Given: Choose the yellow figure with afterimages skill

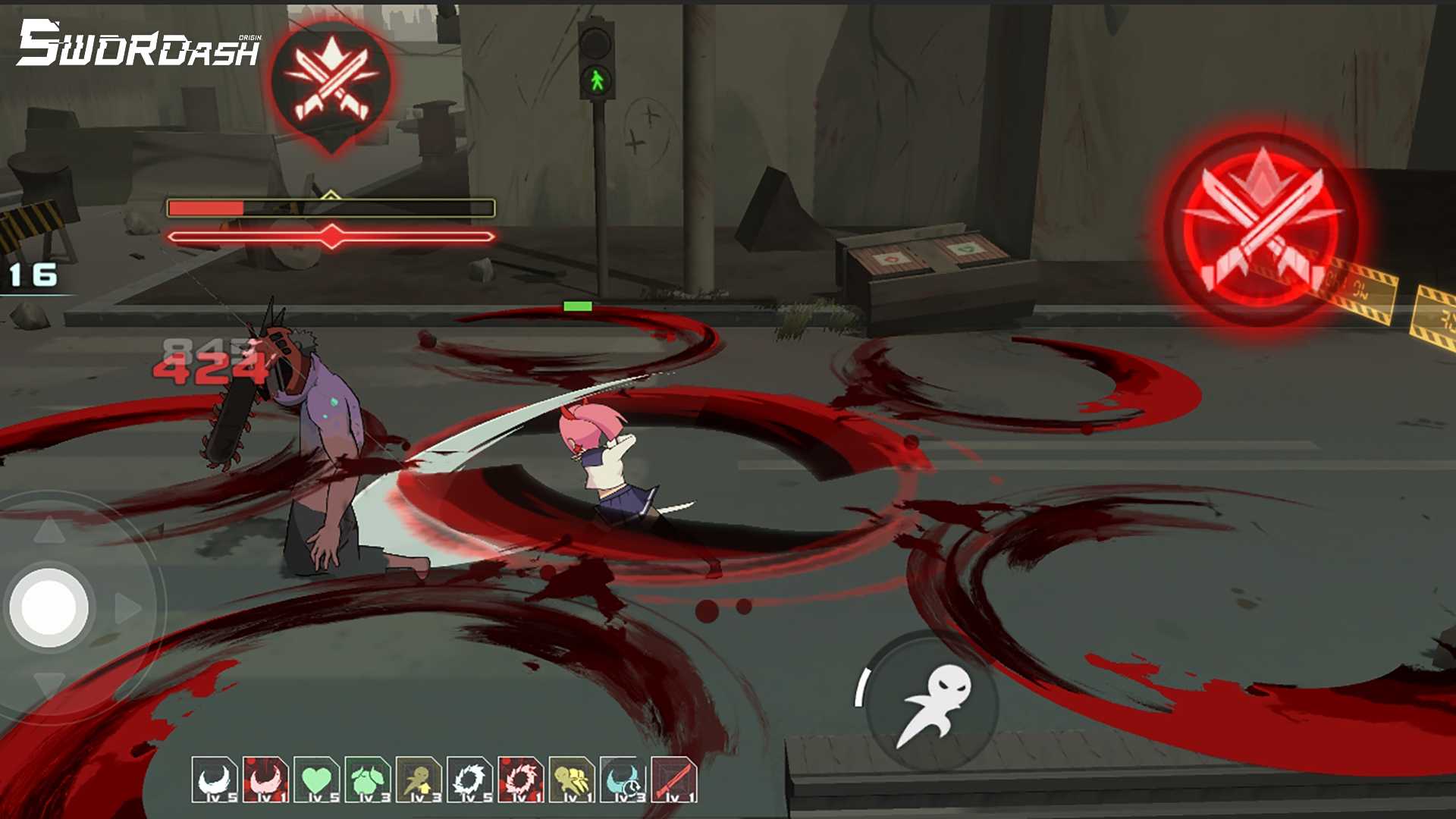Looking at the screenshot, I should [x=572, y=780].
